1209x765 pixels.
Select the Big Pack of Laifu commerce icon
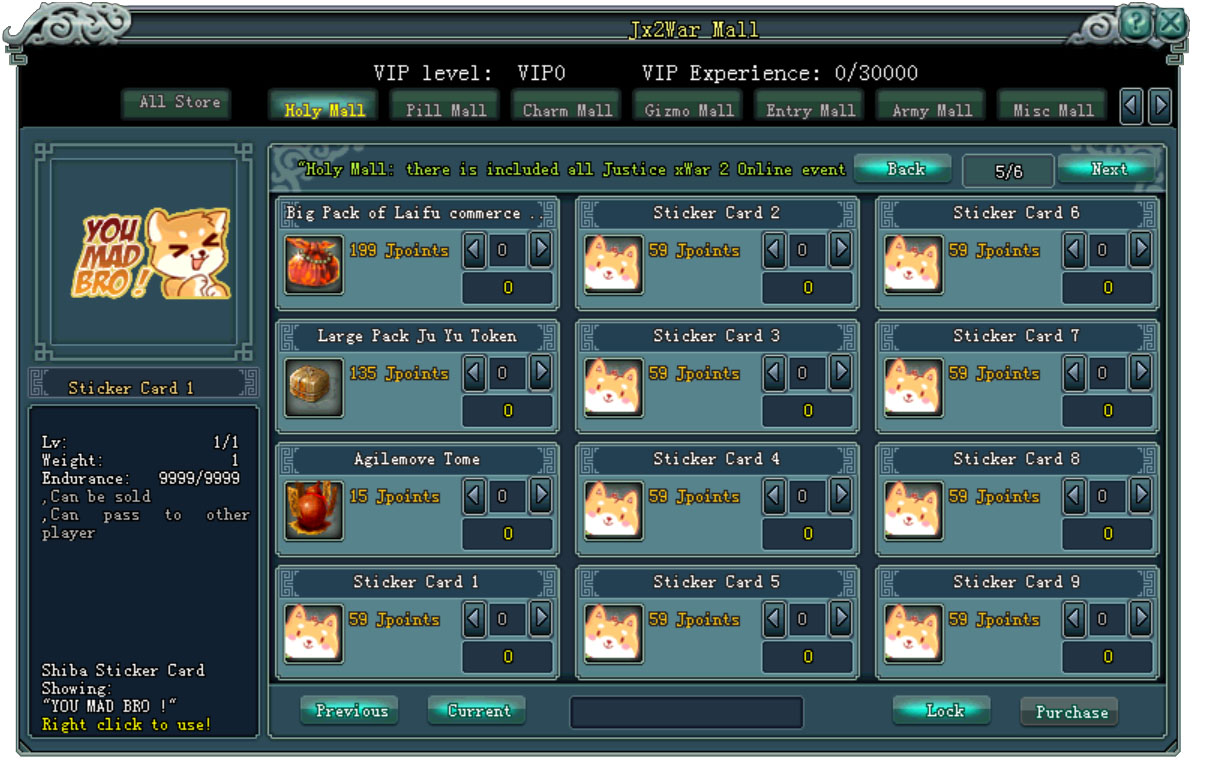pos(314,265)
